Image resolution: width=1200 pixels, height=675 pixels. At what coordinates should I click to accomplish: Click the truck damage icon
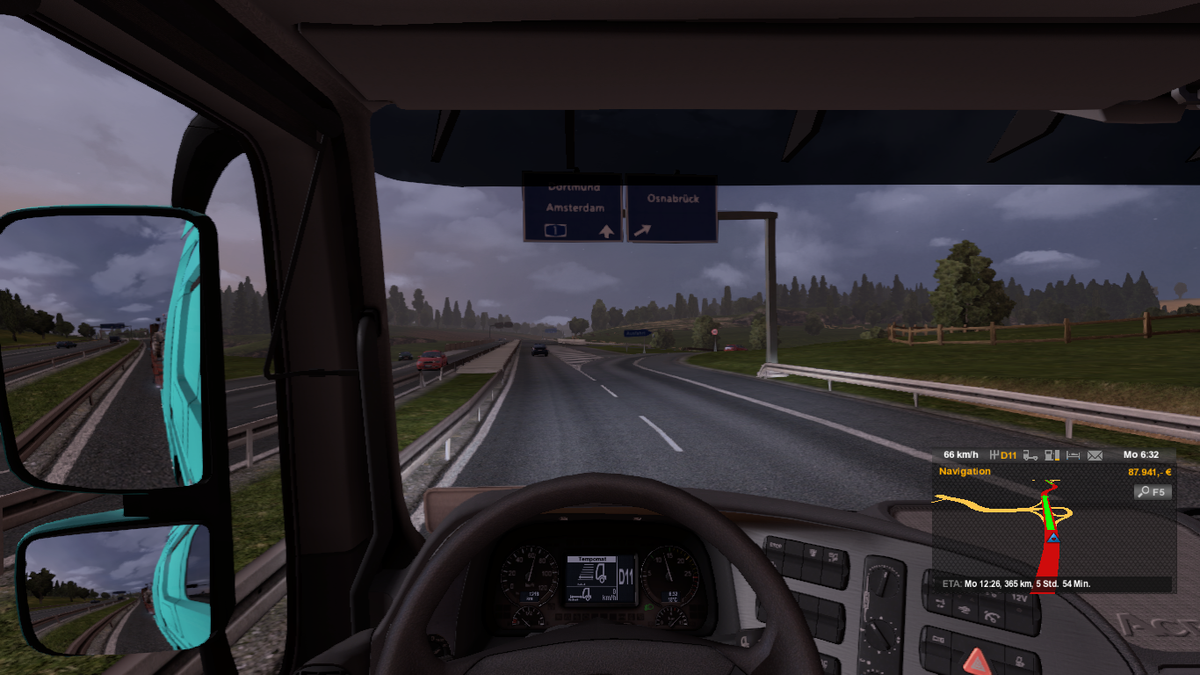click(x=1030, y=456)
